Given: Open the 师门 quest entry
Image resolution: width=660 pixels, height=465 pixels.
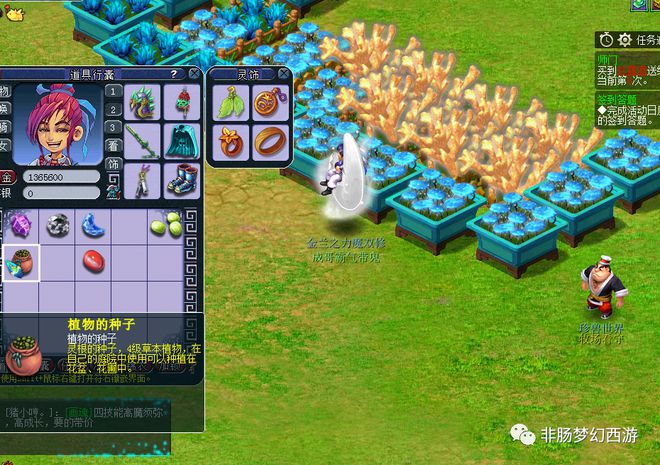Looking at the screenshot, I should point(606,60).
